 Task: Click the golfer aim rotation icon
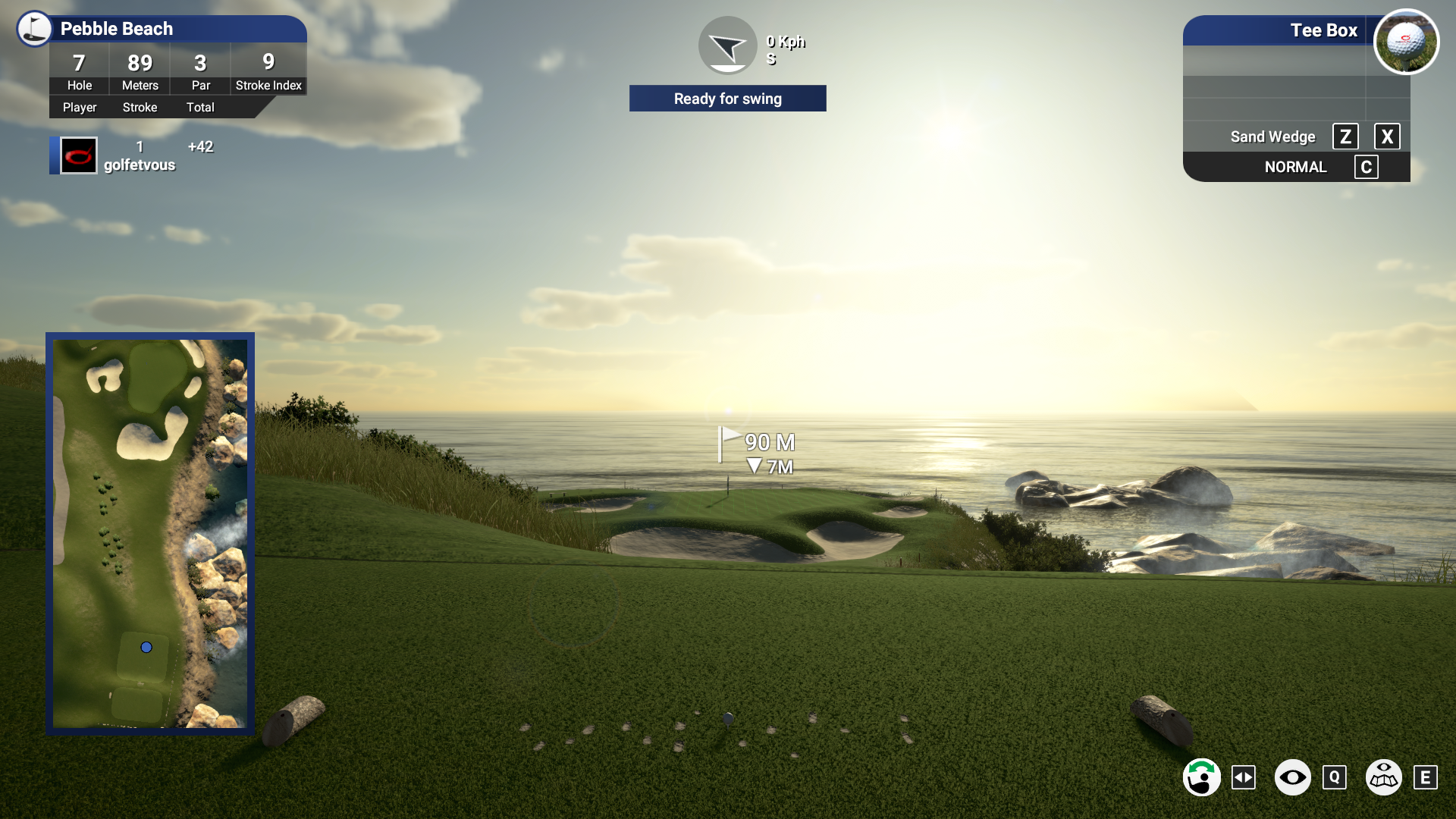pyautogui.click(x=1202, y=777)
